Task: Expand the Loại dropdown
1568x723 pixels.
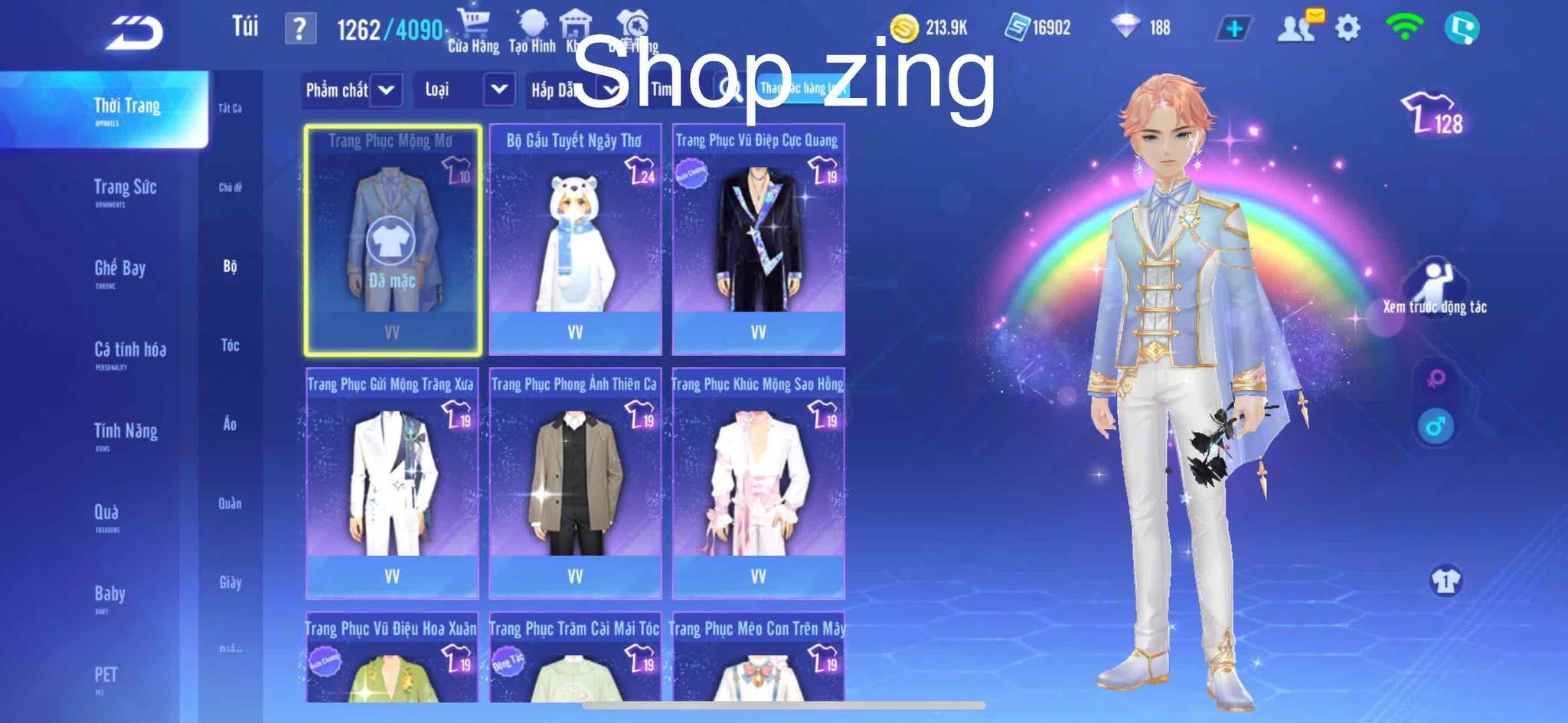Action: point(465,90)
